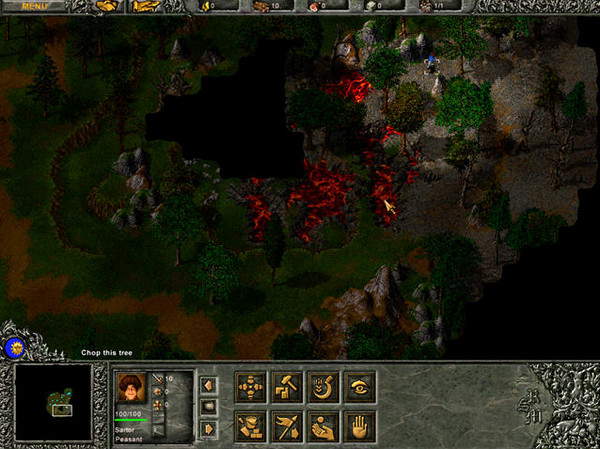Activate the raised palm stop command
The height and width of the screenshot is (449, 600).
click(x=360, y=426)
